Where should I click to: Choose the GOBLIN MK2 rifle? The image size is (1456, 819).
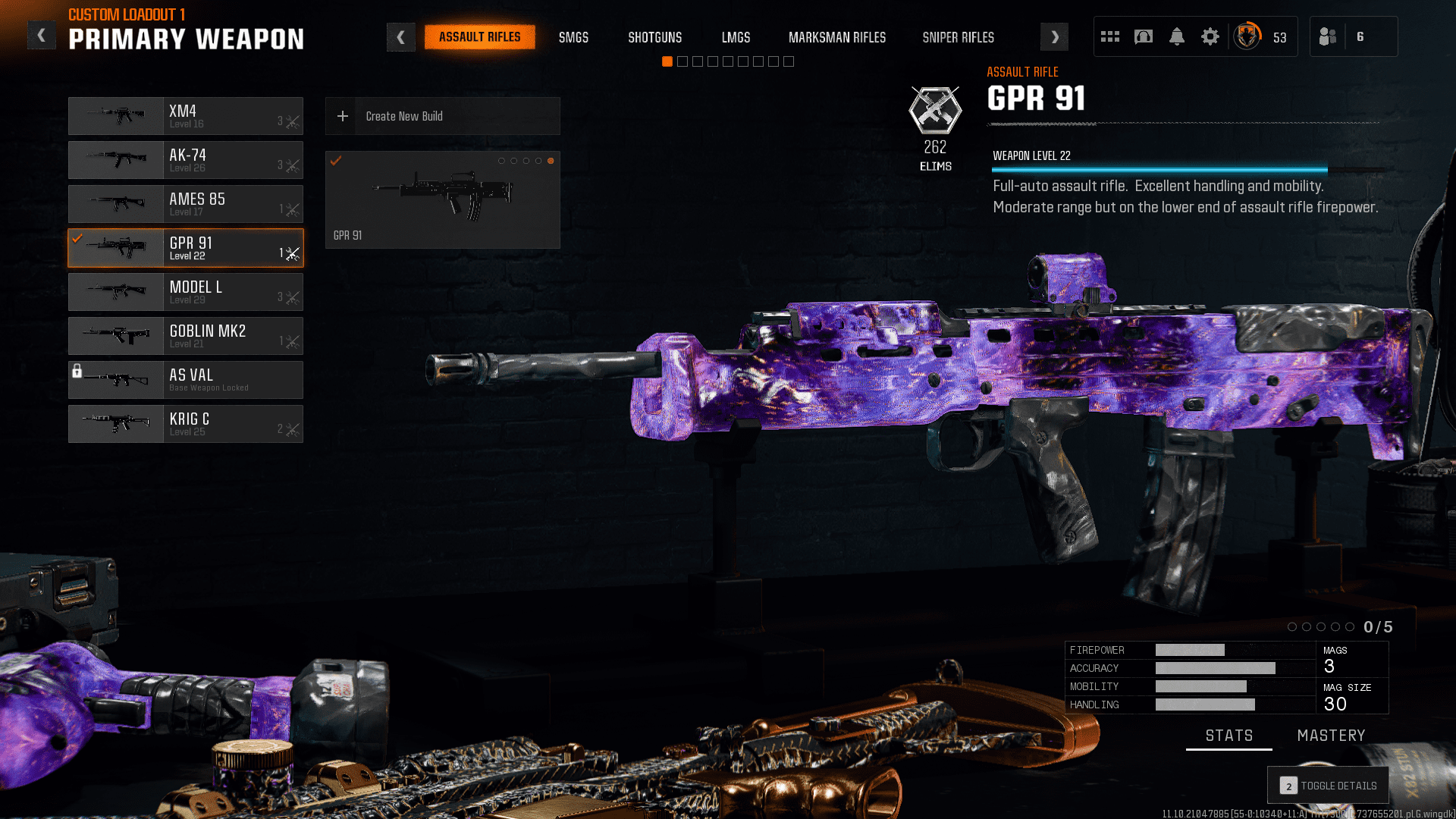tap(186, 336)
